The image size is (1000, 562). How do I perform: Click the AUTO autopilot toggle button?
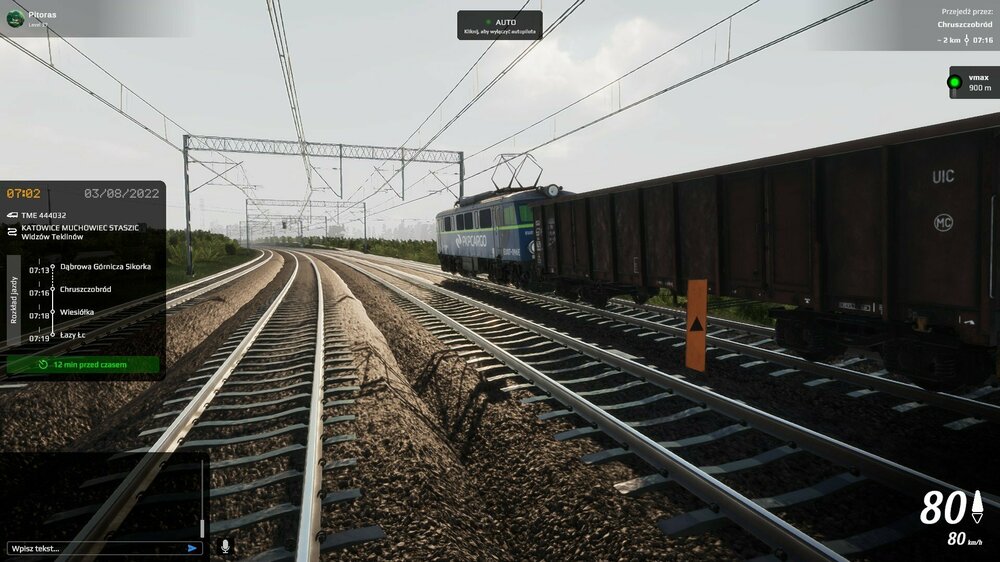(500, 25)
